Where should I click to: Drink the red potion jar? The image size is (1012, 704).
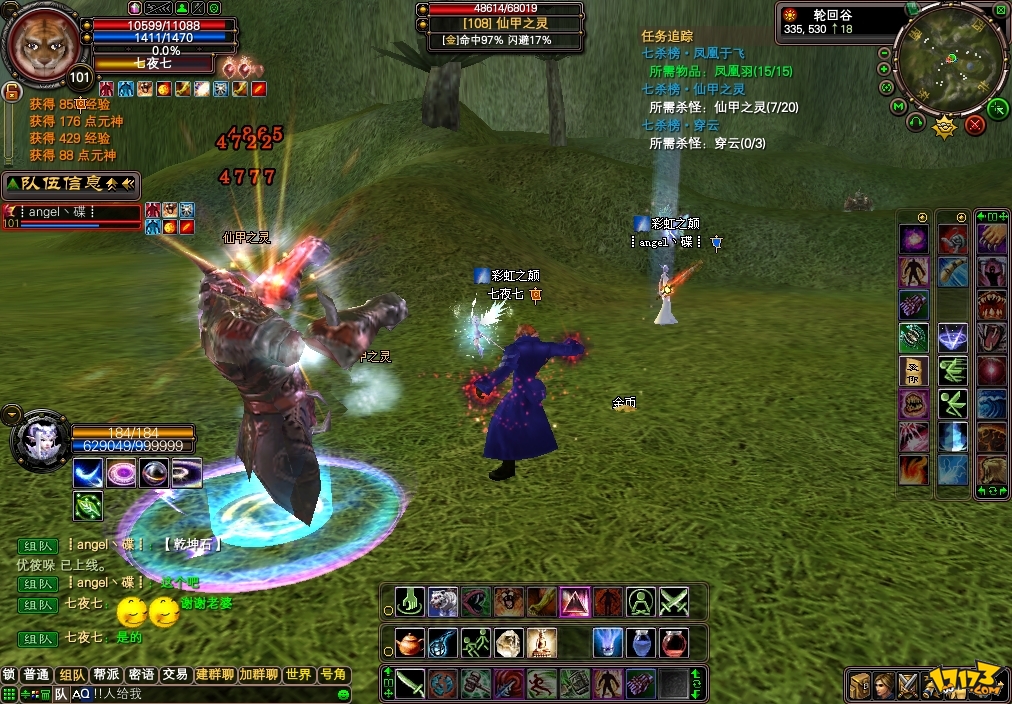(x=673, y=643)
